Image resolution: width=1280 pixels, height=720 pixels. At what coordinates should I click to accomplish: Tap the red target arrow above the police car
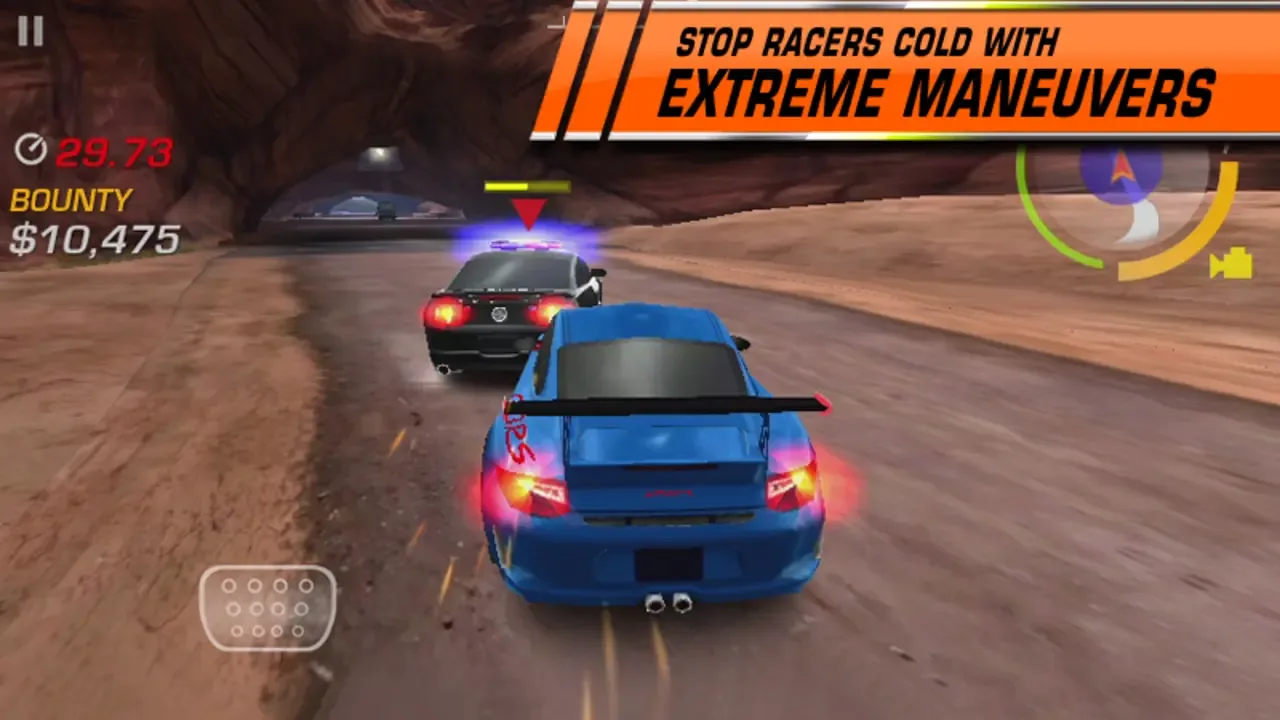coord(528,212)
